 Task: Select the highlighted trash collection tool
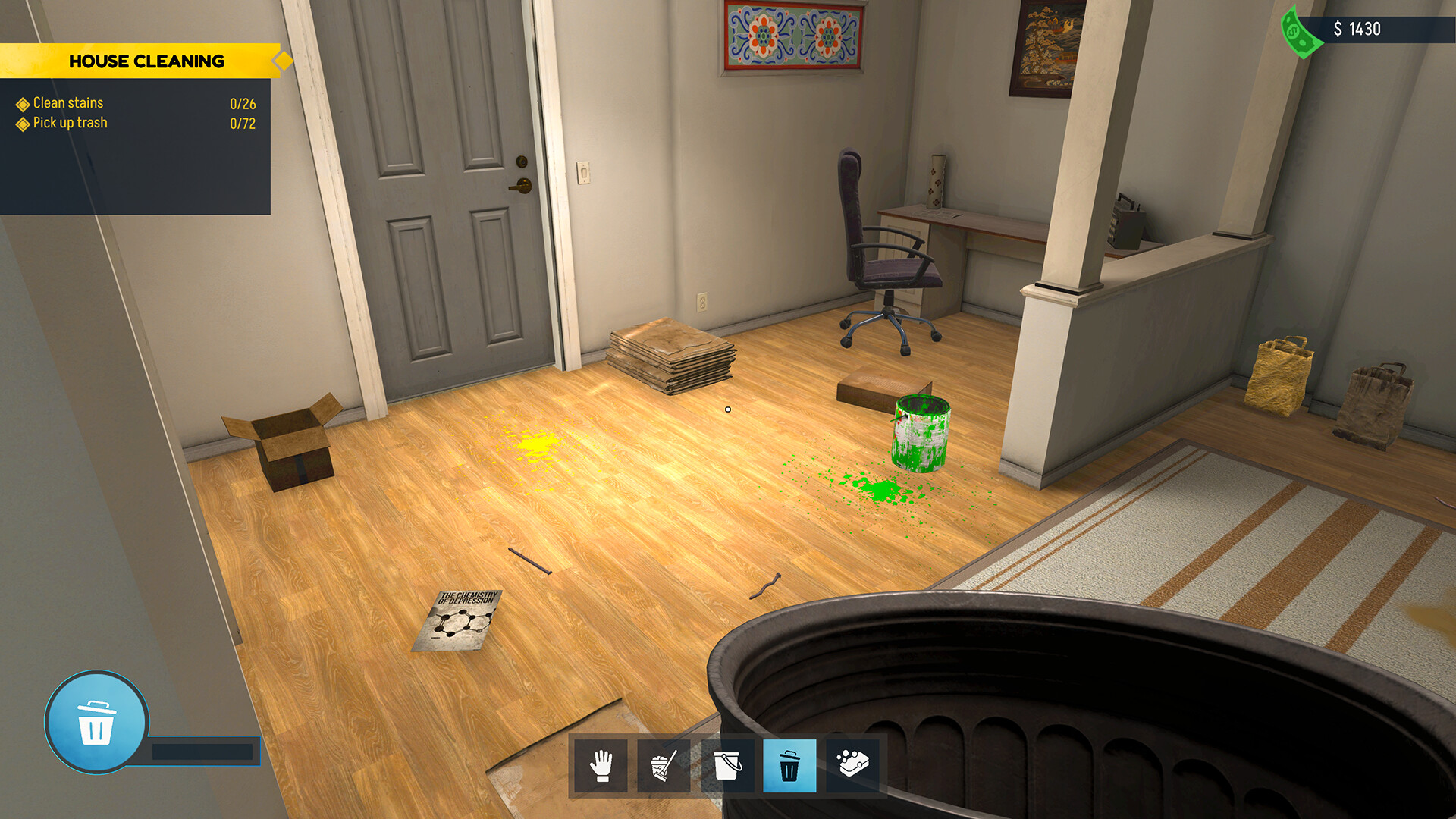[x=789, y=767]
